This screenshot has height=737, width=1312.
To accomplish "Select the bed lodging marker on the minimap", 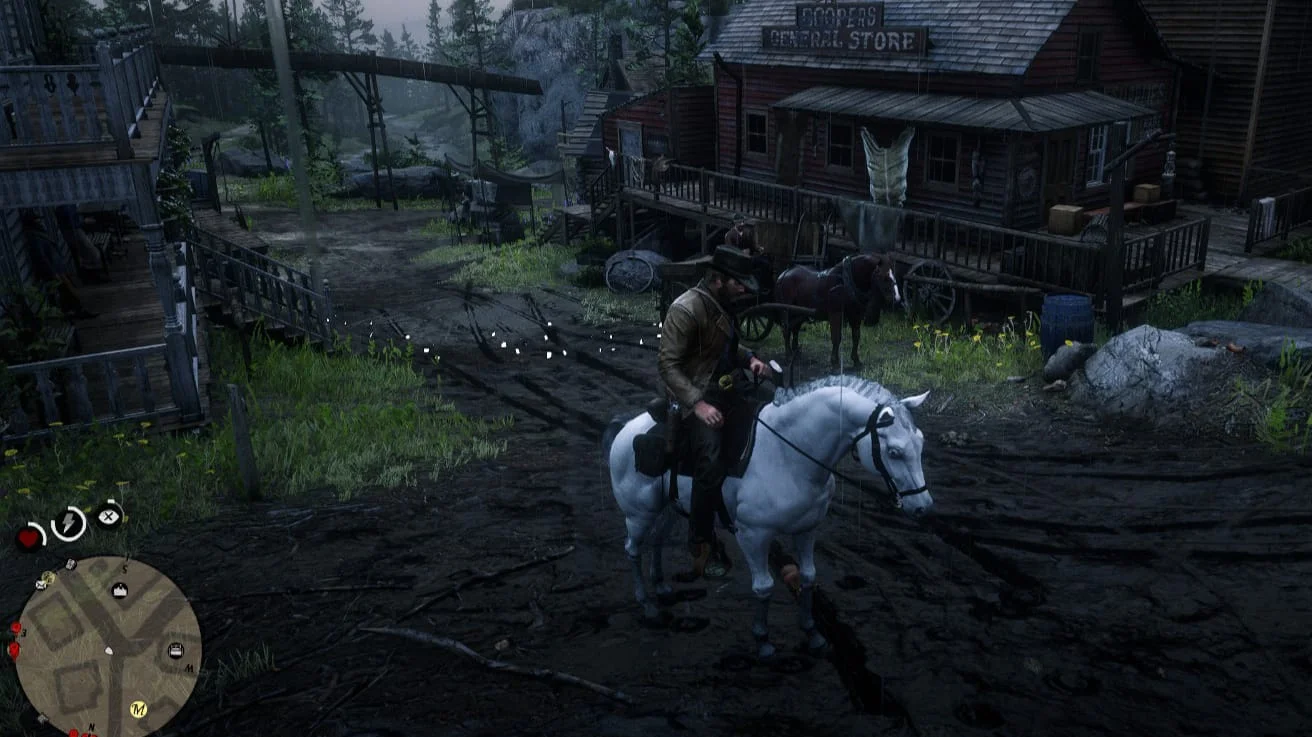I will 176,651.
